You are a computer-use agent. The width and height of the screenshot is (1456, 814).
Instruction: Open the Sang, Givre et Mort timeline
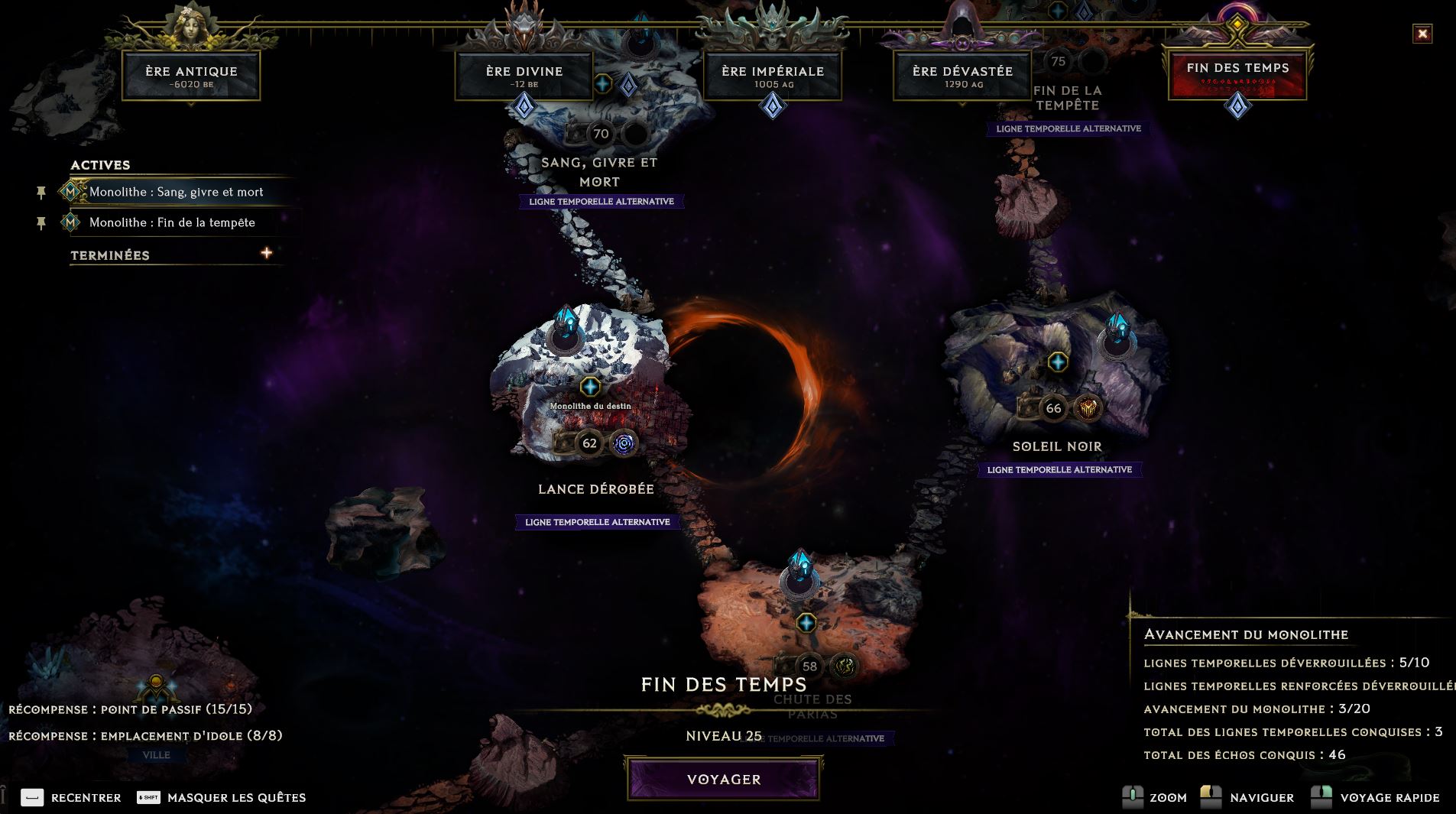(599, 172)
